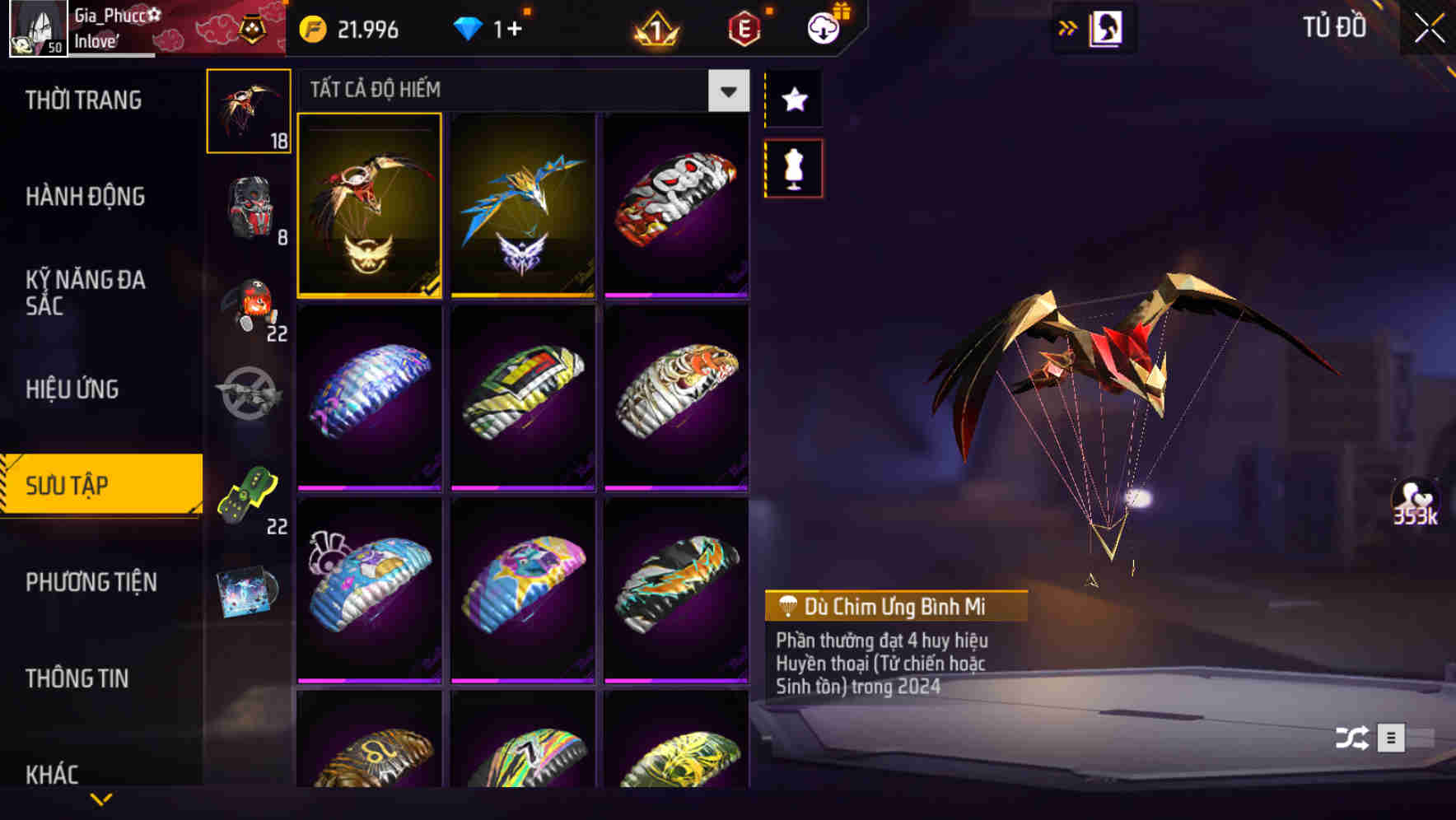Open the TẤT CẢ ĐỘ HIẾM rarity dropdown

coord(728,91)
